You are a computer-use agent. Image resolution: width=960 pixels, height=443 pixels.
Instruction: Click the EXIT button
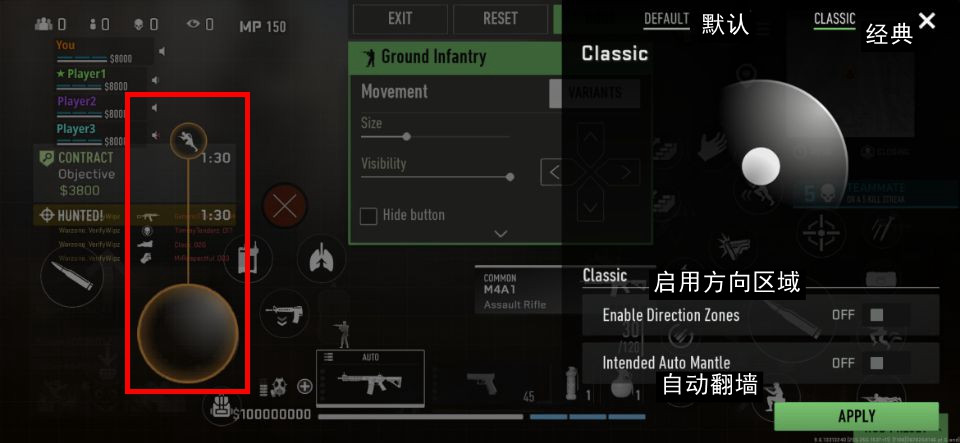pos(400,18)
